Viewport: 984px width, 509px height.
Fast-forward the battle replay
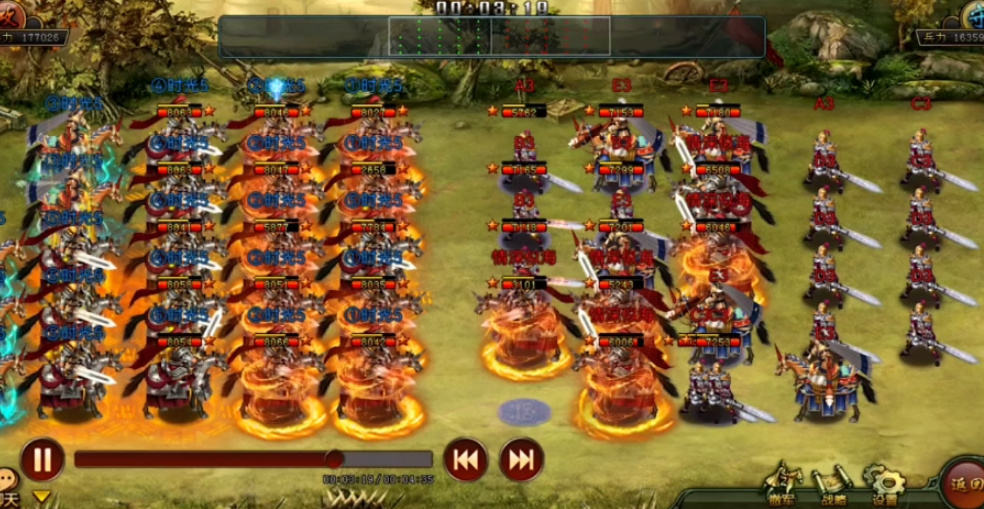click(x=521, y=460)
